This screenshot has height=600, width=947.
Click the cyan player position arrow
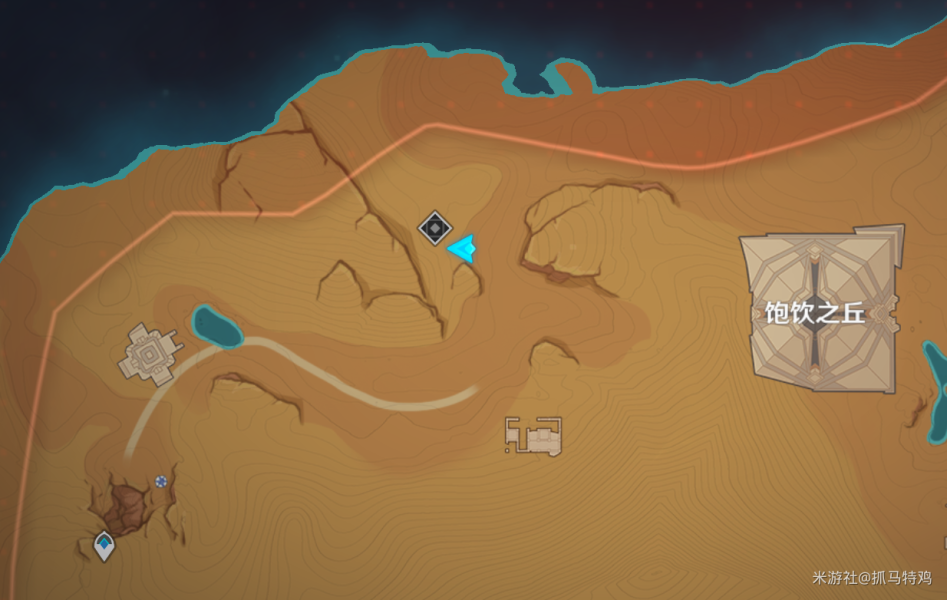click(462, 248)
